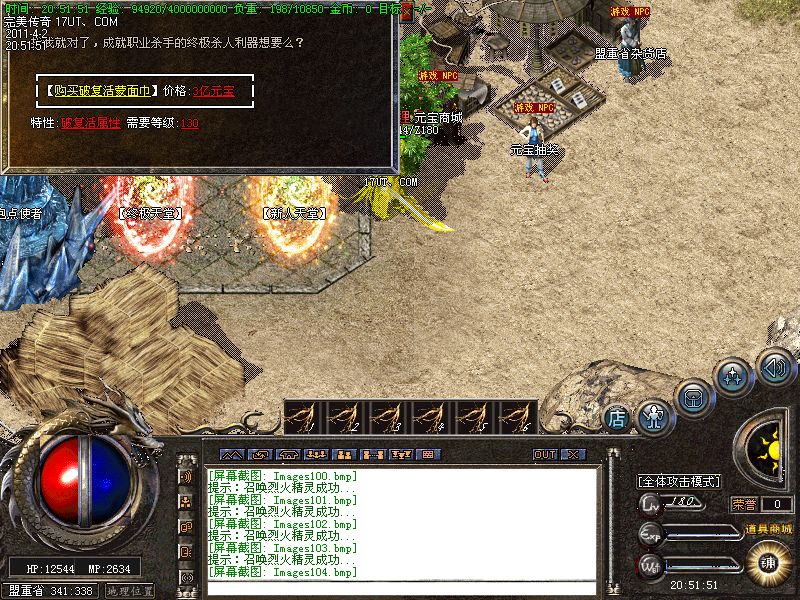Viewport: 800px width, 600px height.
Task: Click the required level 130 link
Action: 190,123
